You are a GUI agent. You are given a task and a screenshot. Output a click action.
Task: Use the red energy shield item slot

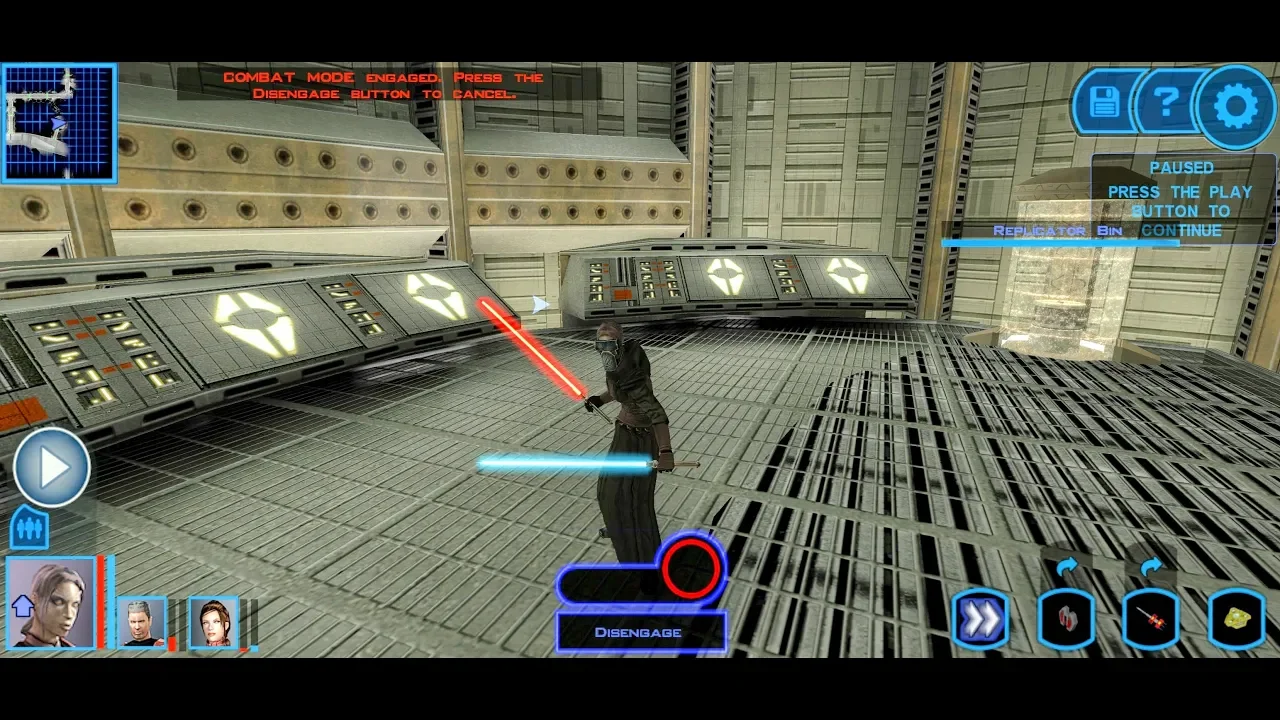pos(1065,620)
